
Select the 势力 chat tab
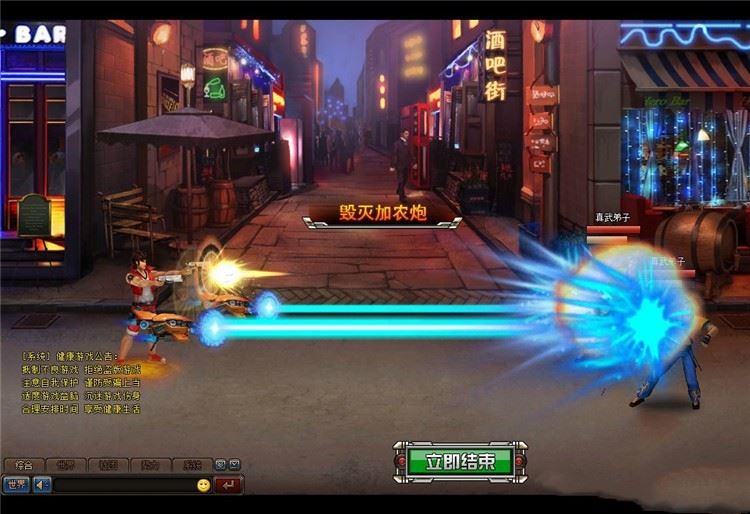(x=149, y=465)
